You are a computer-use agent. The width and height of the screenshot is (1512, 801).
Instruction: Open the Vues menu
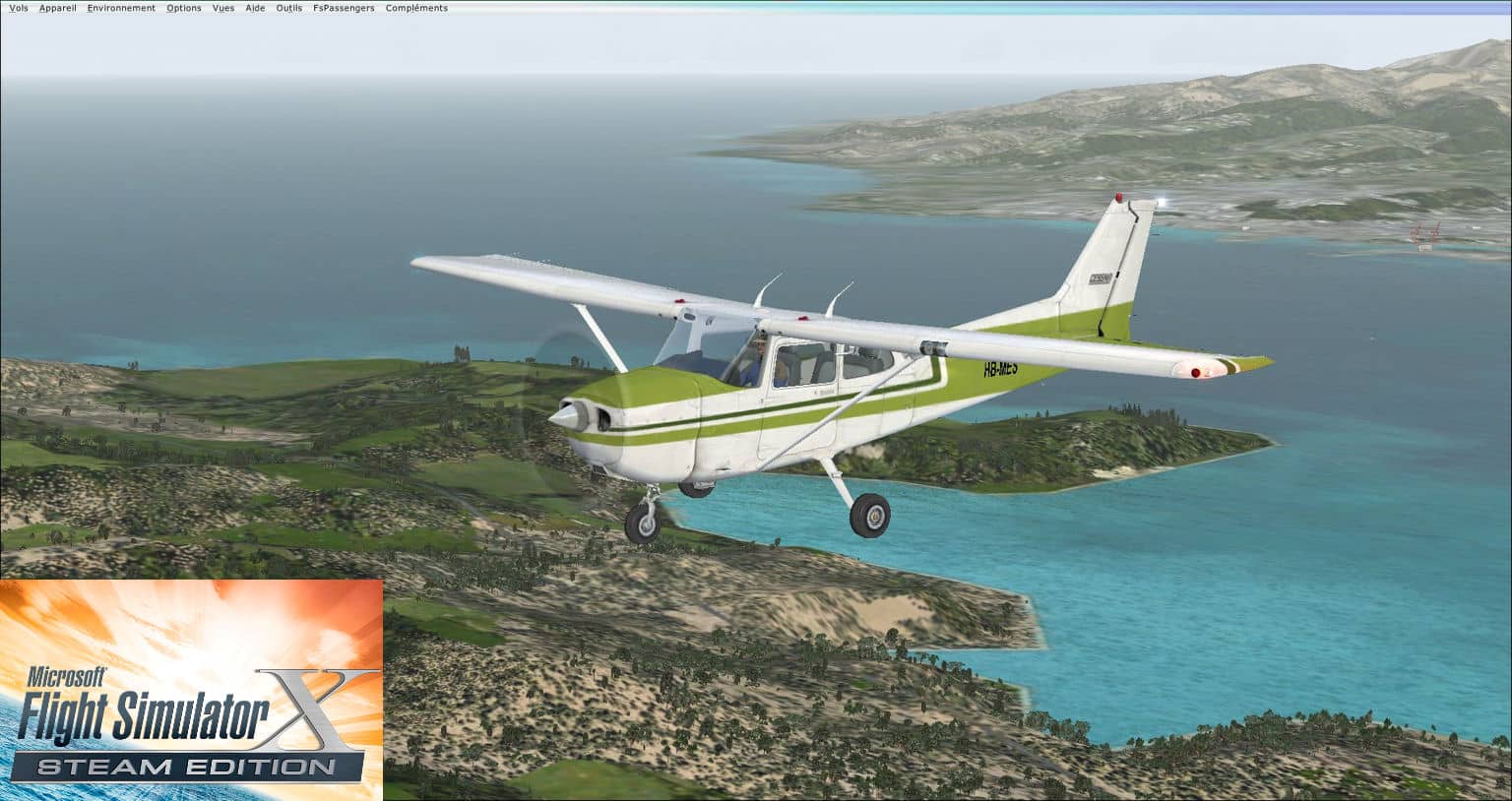click(x=223, y=8)
